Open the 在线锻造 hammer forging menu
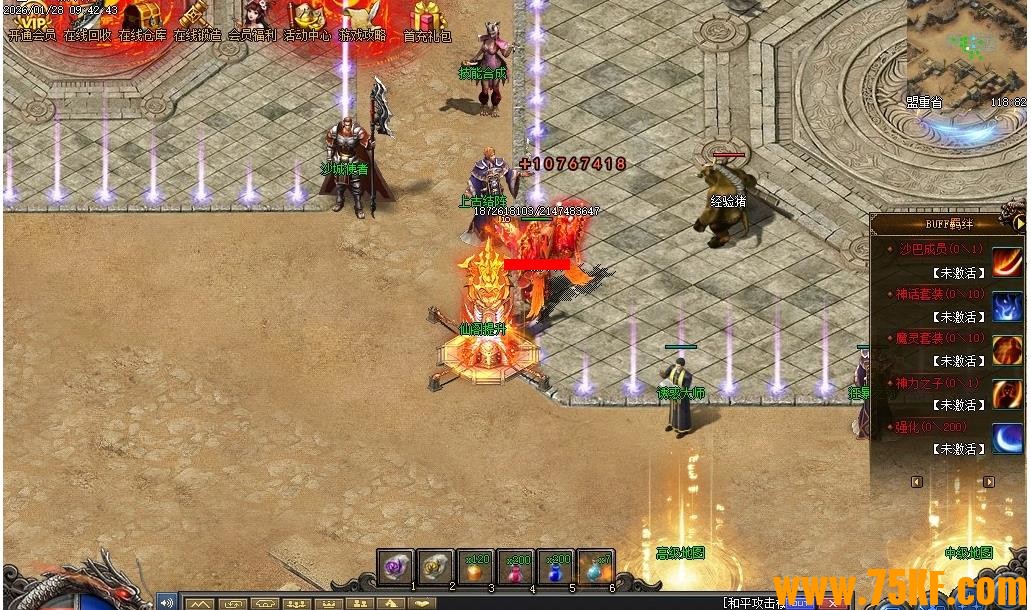This screenshot has width=1031, height=610. click(197, 20)
